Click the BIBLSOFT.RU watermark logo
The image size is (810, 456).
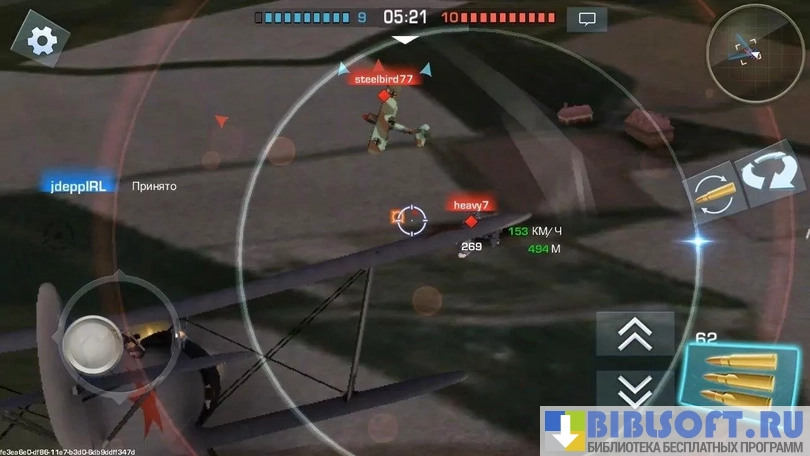(x=675, y=431)
